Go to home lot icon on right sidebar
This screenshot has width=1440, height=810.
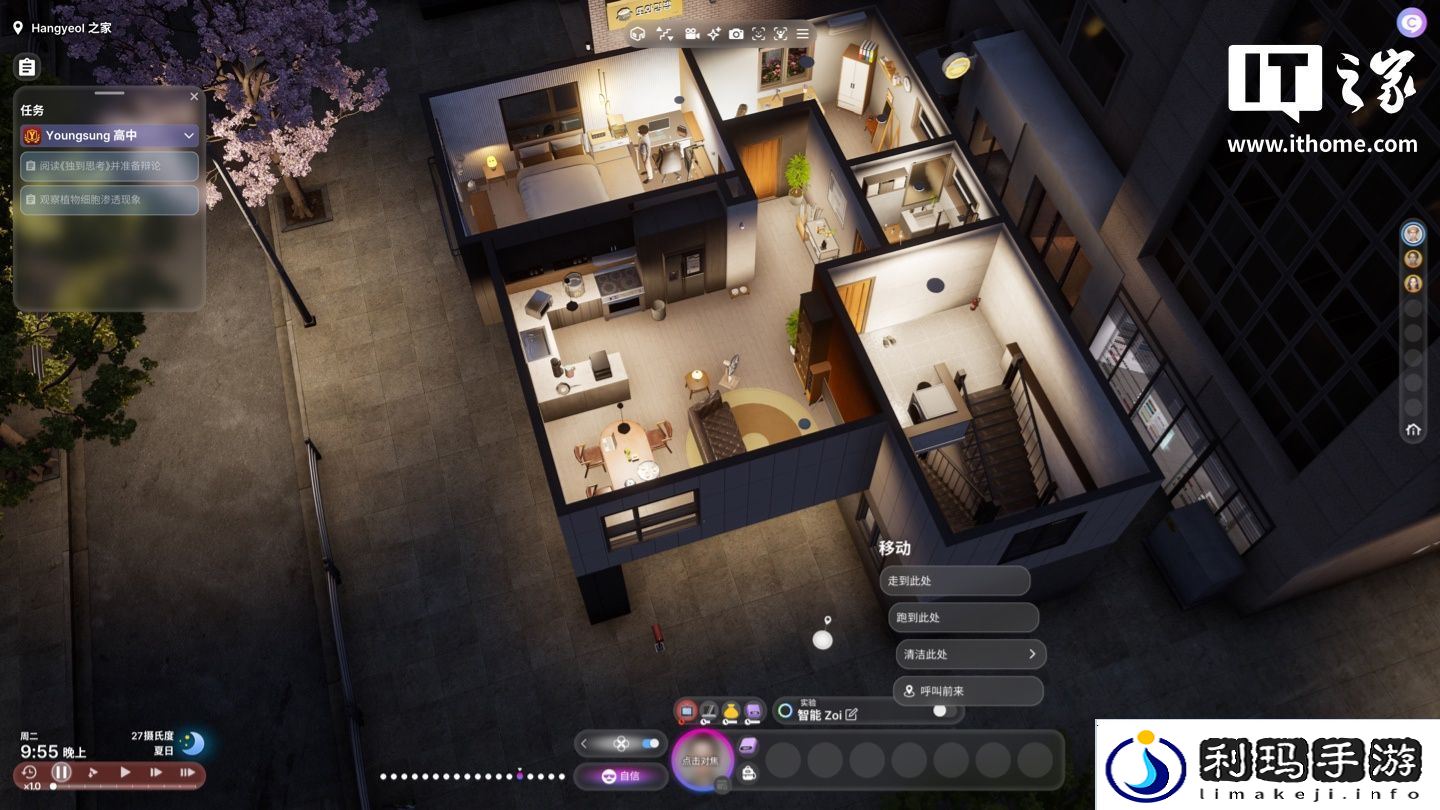coord(1413,430)
